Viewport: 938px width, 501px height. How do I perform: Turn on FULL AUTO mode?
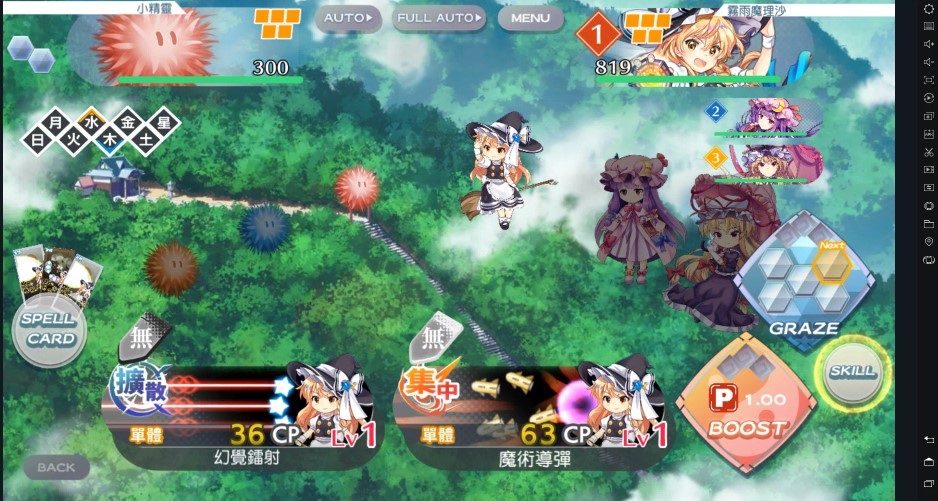click(439, 18)
